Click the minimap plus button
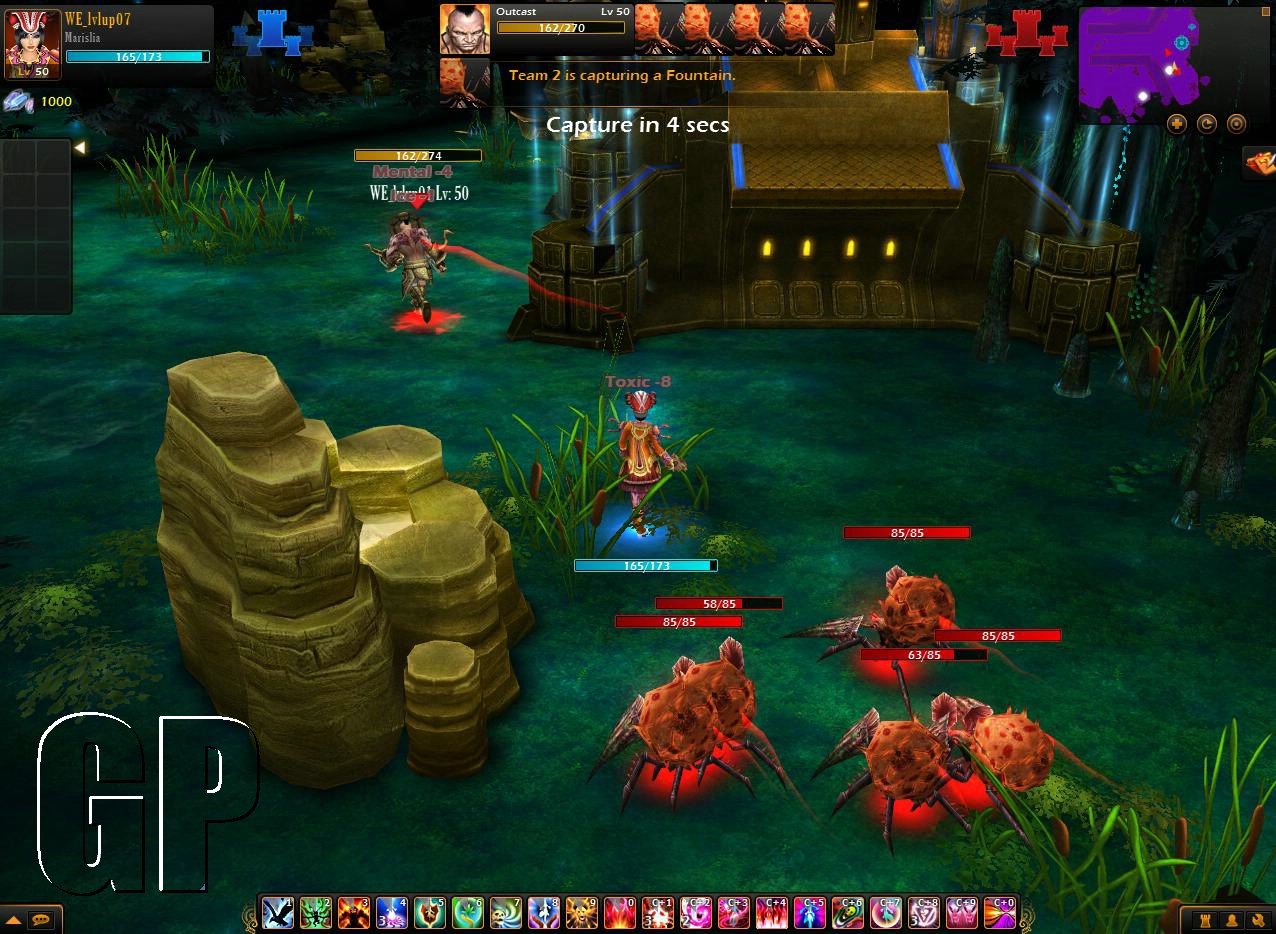This screenshot has width=1276, height=934. click(1177, 124)
